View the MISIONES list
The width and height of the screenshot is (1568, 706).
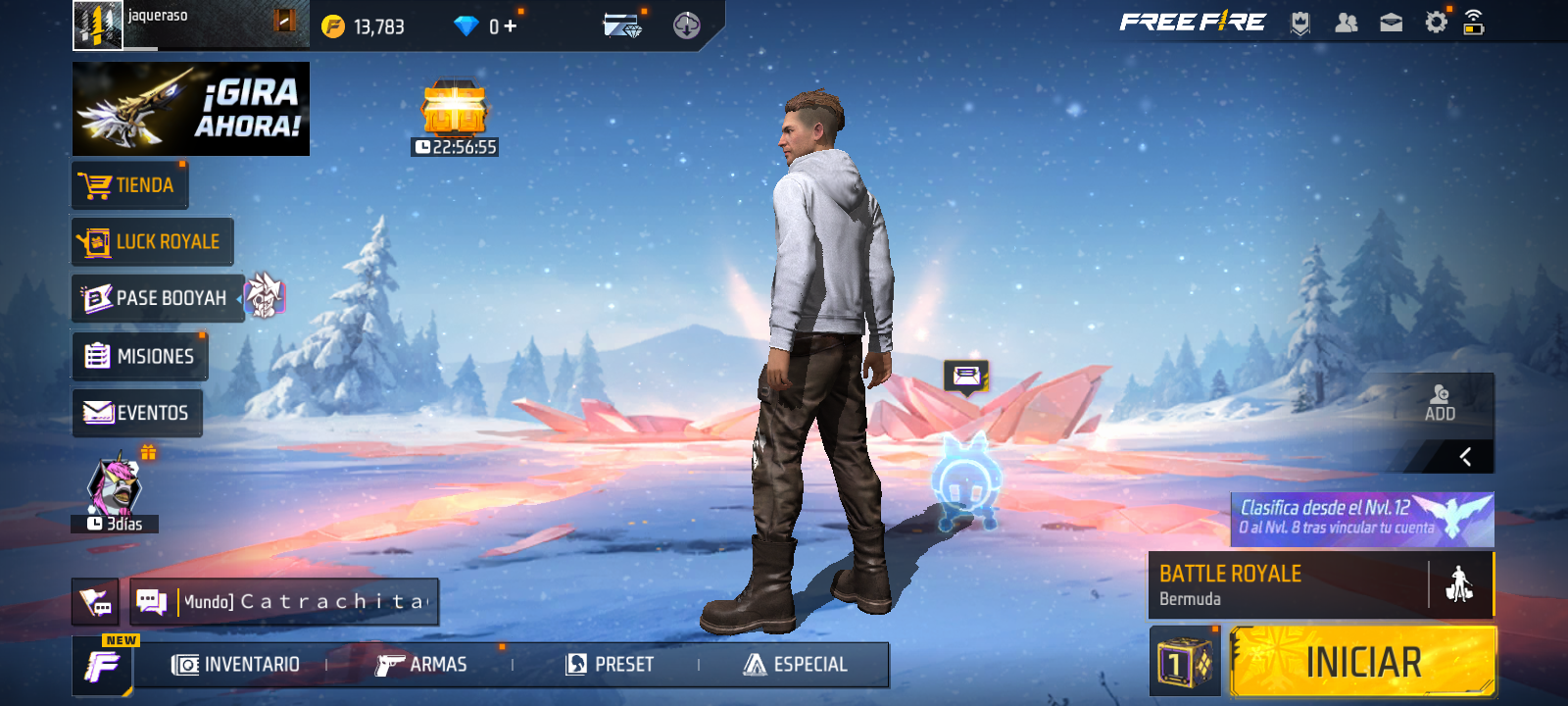(139, 356)
